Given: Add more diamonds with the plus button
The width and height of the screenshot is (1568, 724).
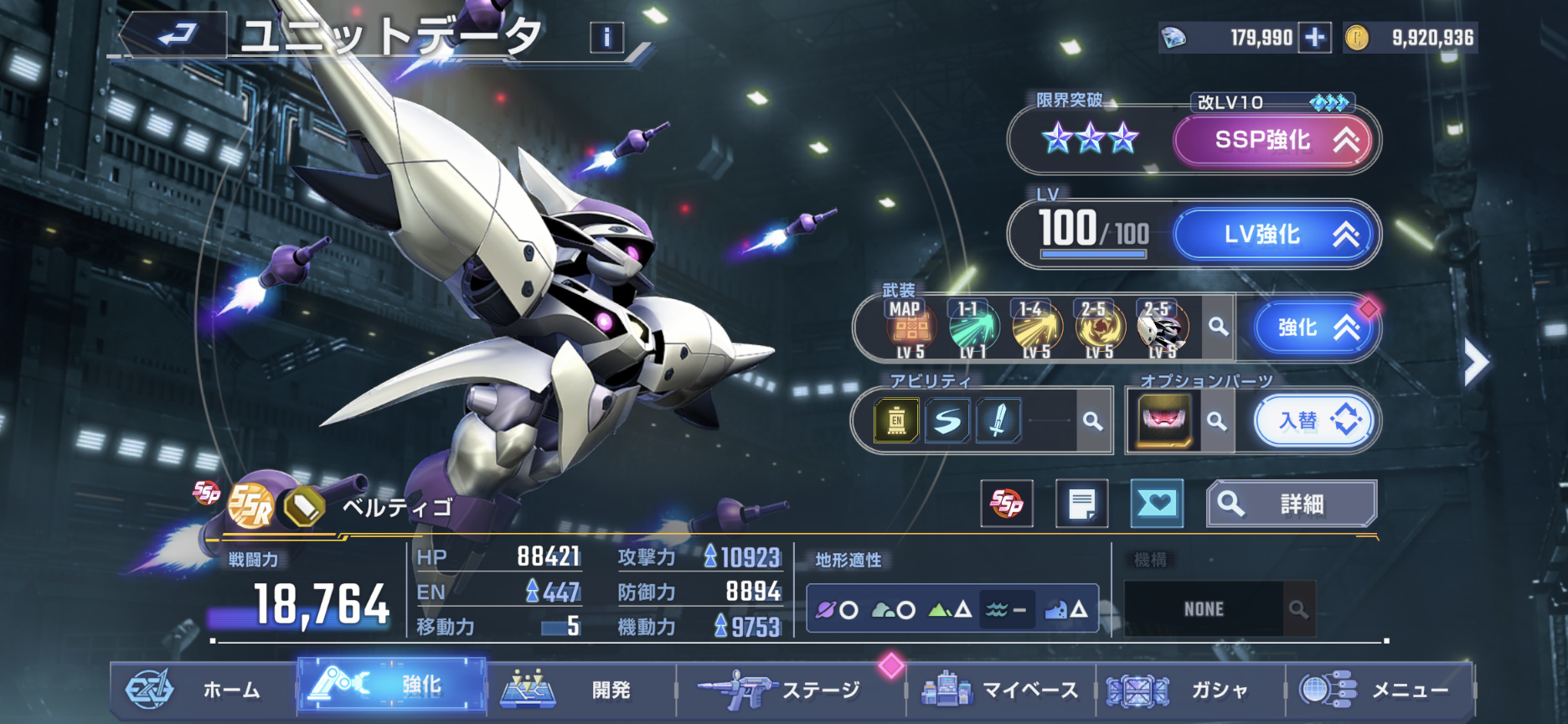Looking at the screenshot, I should [1315, 38].
